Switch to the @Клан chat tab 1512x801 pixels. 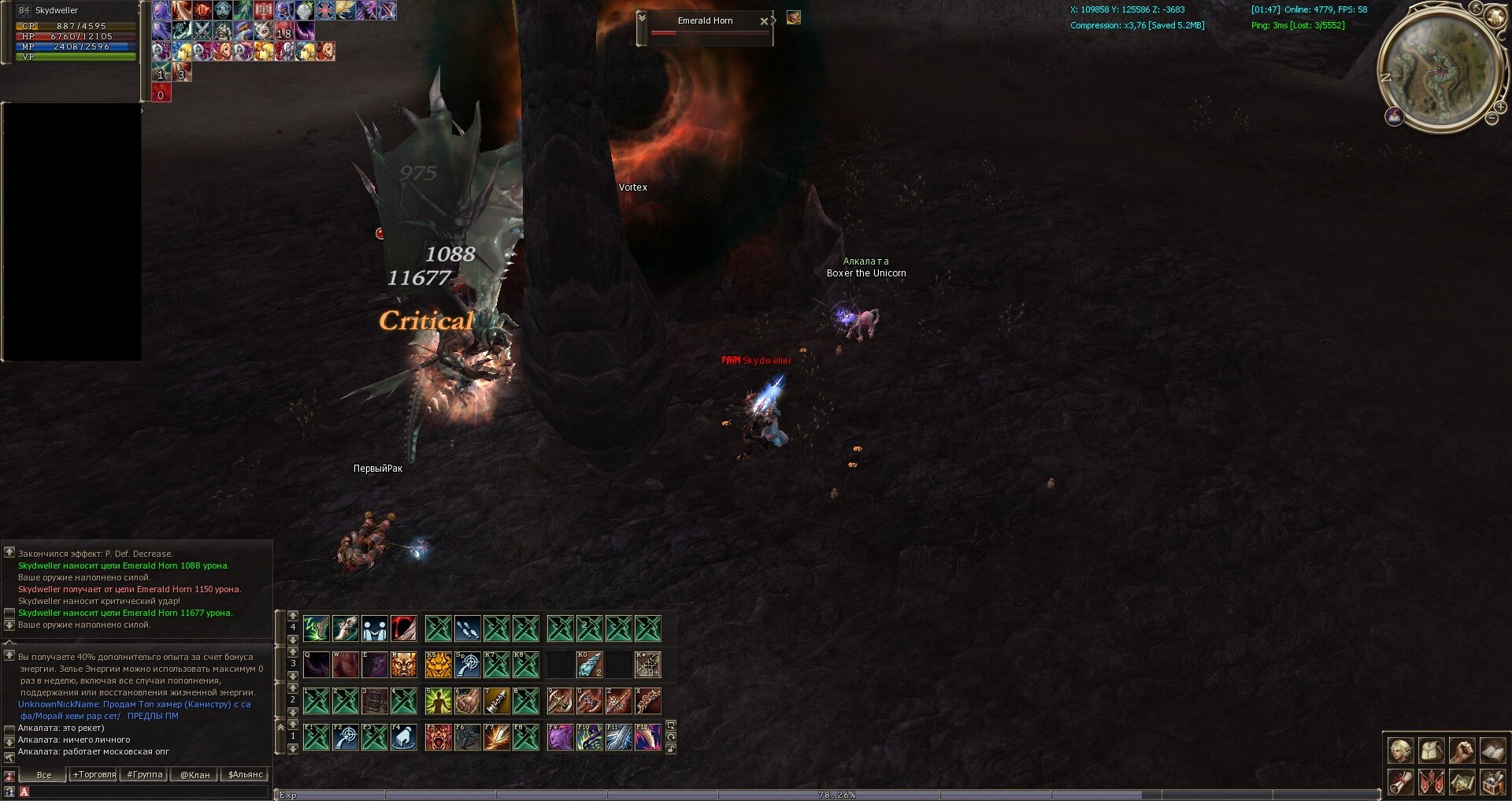click(195, 774)
